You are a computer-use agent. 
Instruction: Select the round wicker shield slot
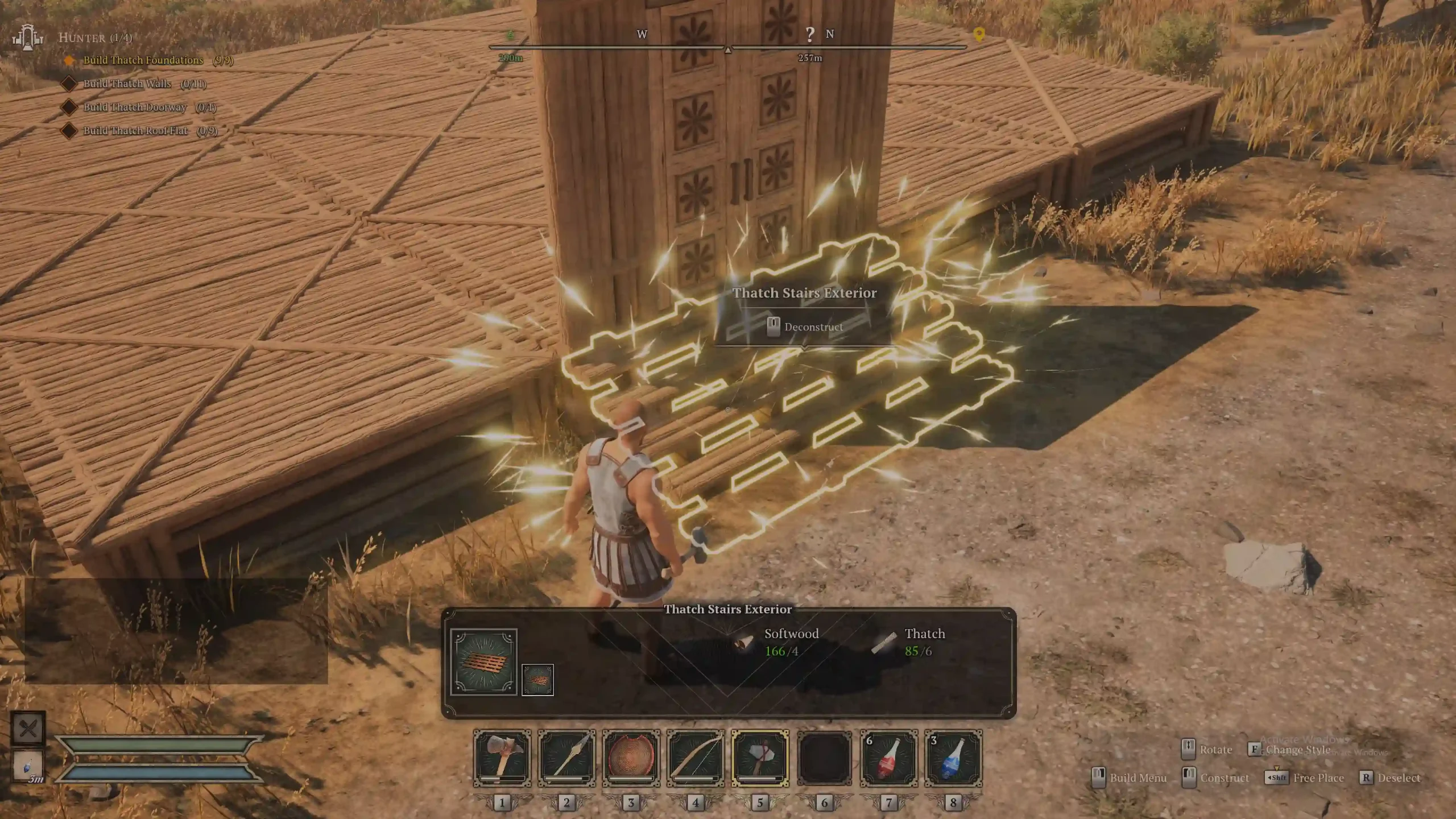click(631, 758)
